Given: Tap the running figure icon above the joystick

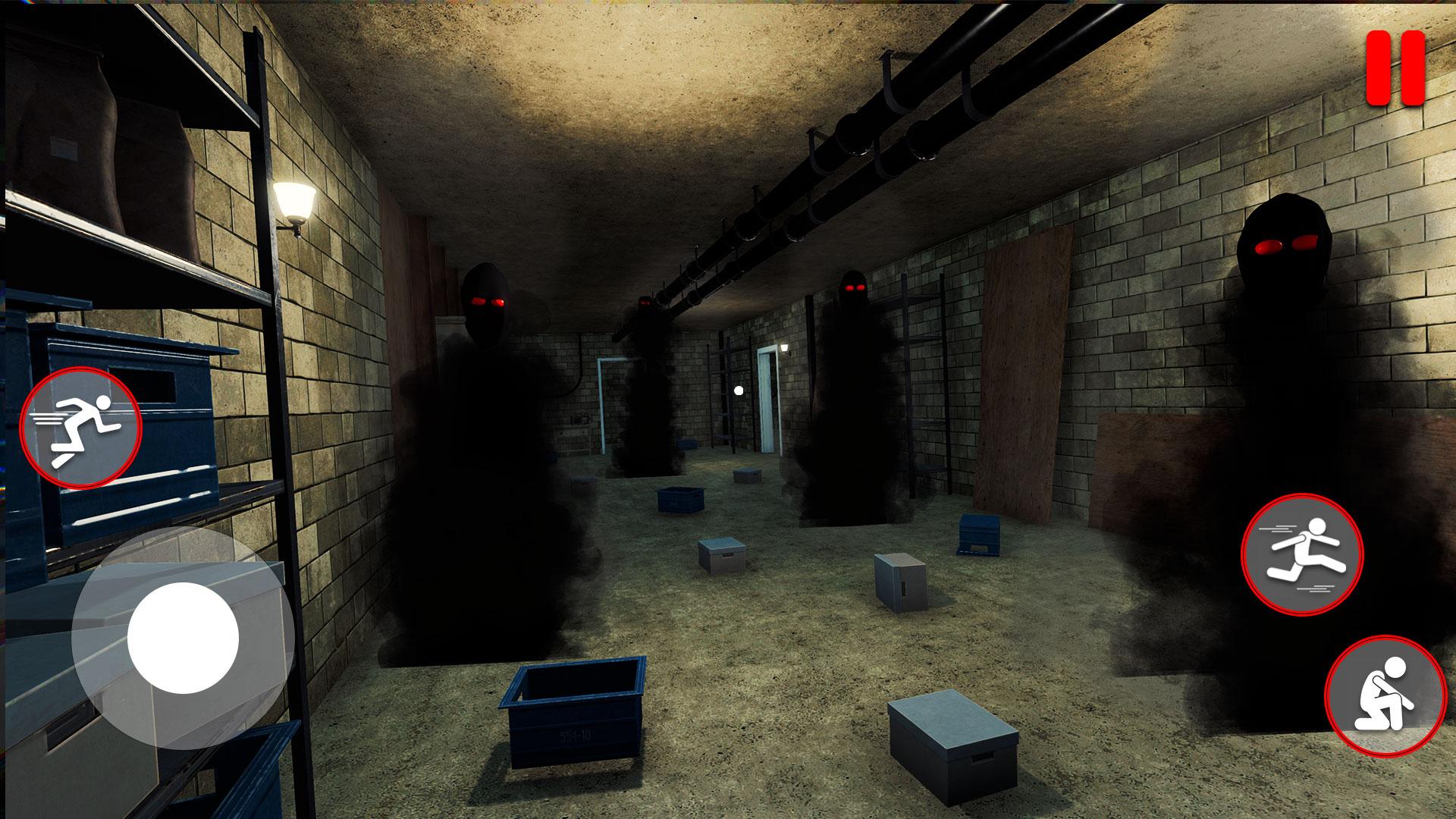Looking at the screenshot, I should pos(83,427).
